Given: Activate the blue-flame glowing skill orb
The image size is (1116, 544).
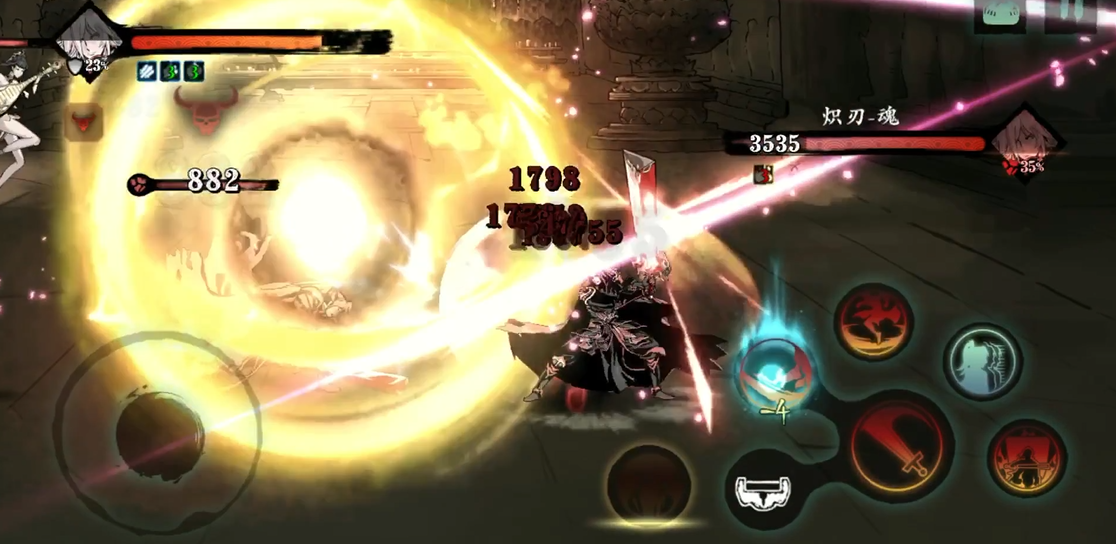Looking at the screenshot, I should click(775, 370).
